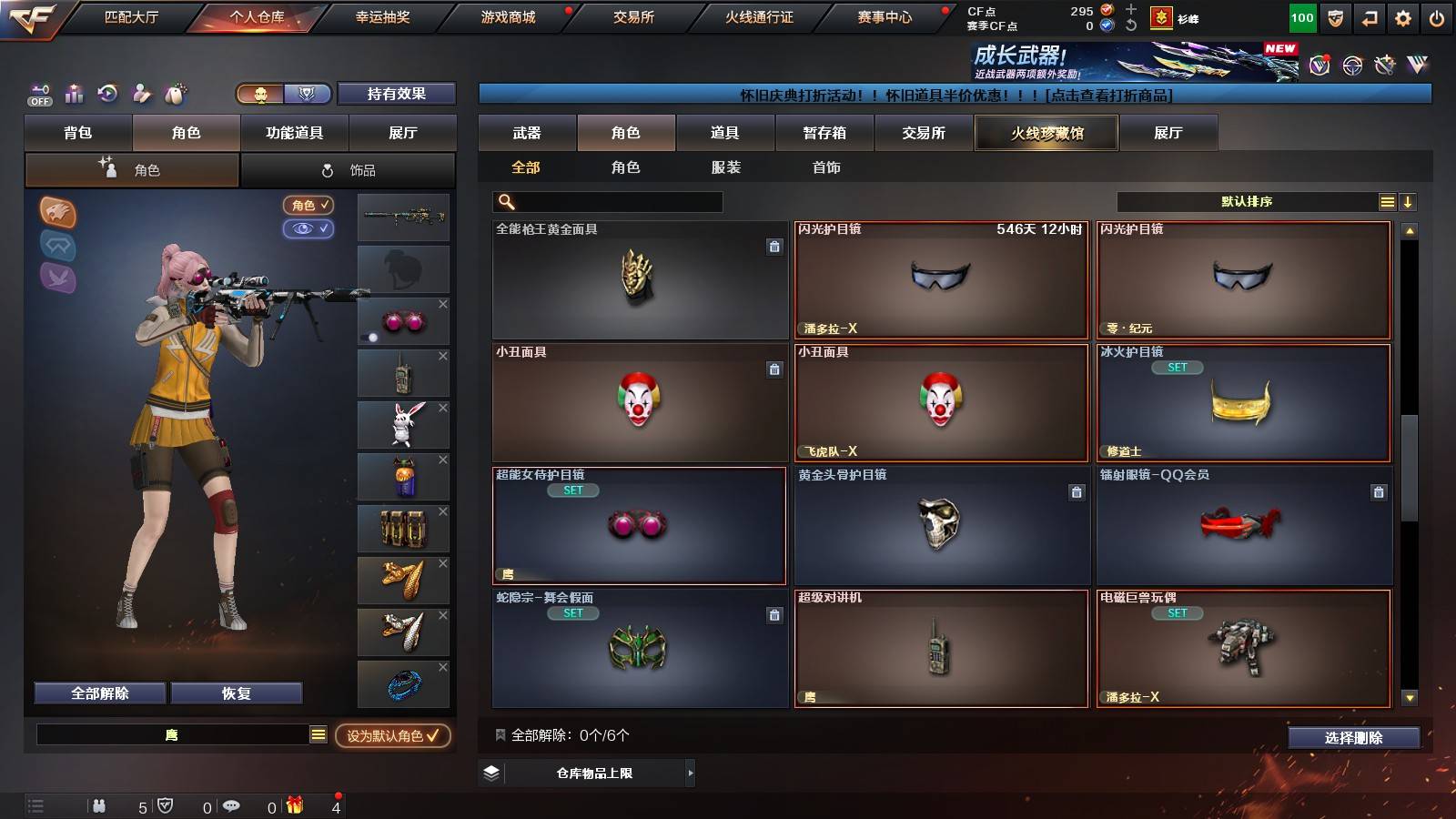
Task: Click the 选择删除 button
Action: click(1354, 737)
